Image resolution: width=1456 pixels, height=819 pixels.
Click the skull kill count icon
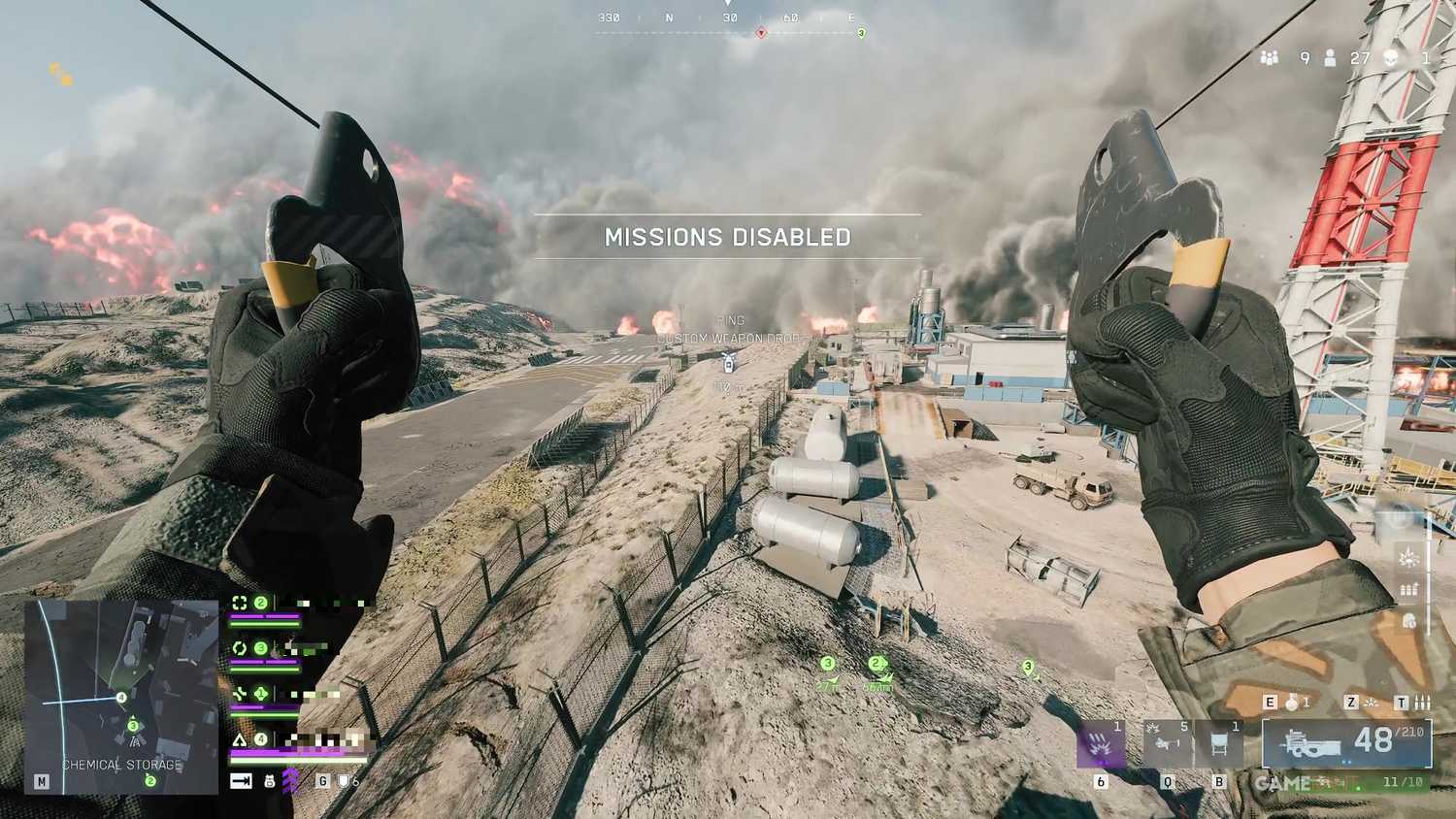click(x=1393, y=58)
